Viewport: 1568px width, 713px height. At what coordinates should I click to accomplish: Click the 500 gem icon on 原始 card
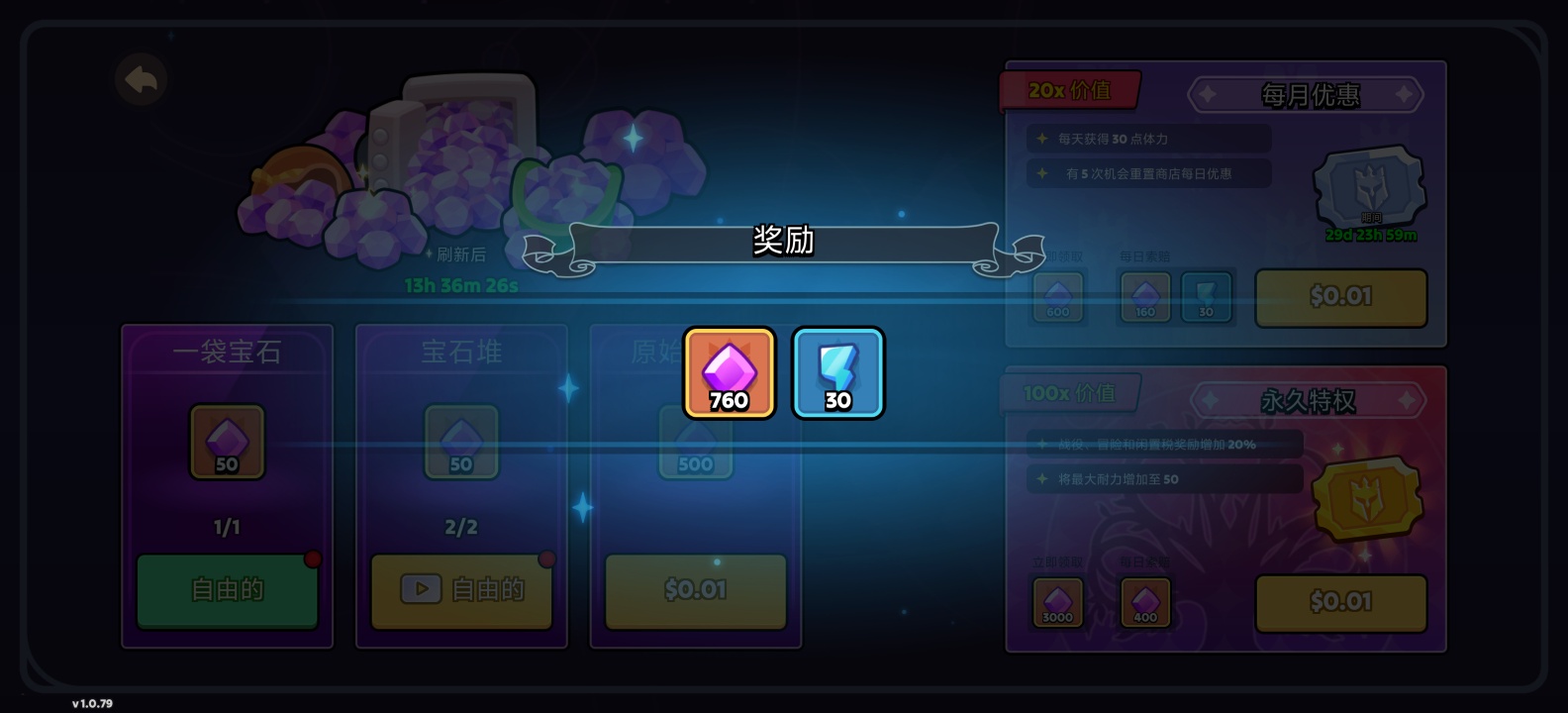[x=696, y=442]
